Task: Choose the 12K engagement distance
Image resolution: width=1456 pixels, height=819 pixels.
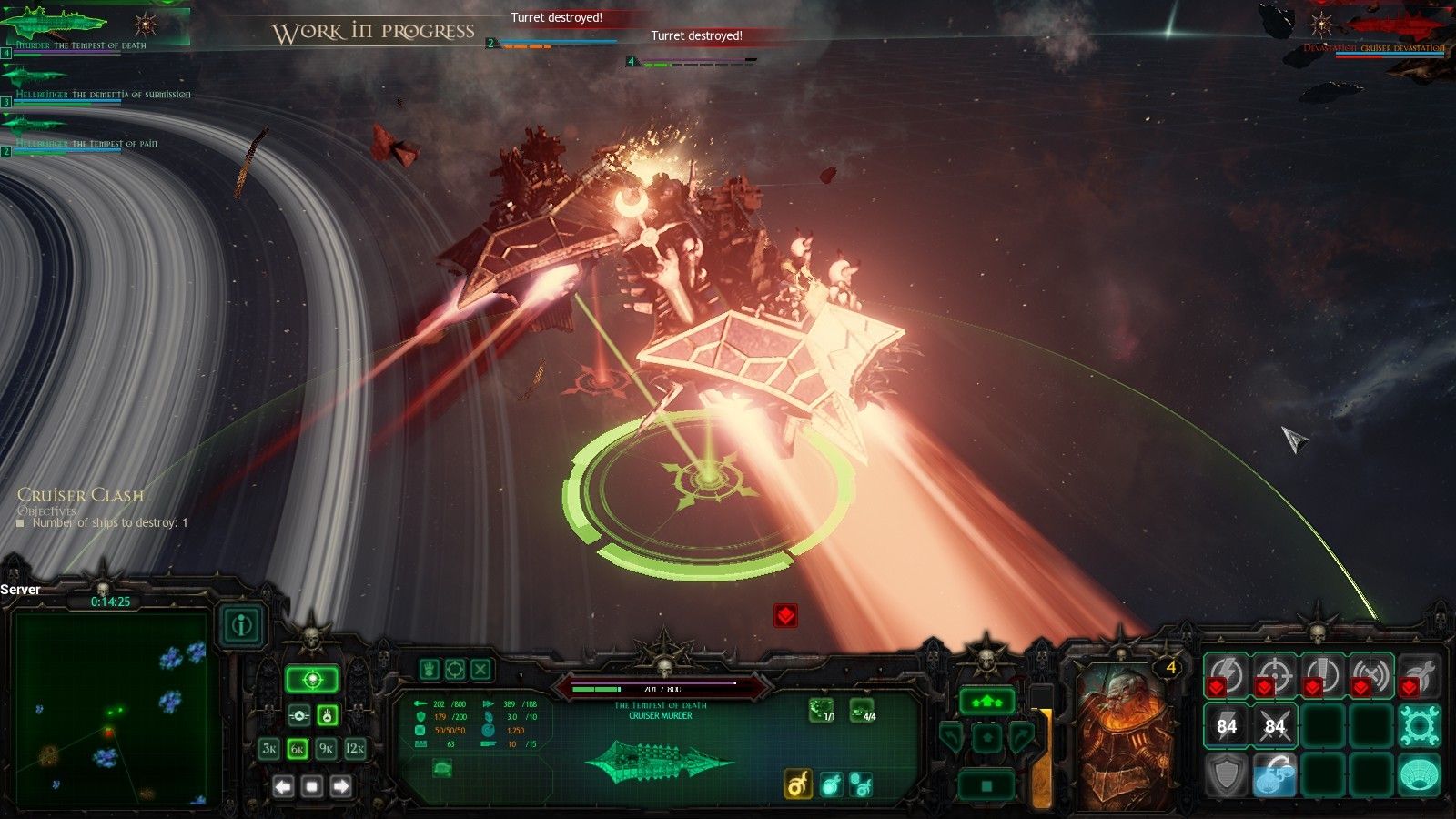Action: point(356,749)
